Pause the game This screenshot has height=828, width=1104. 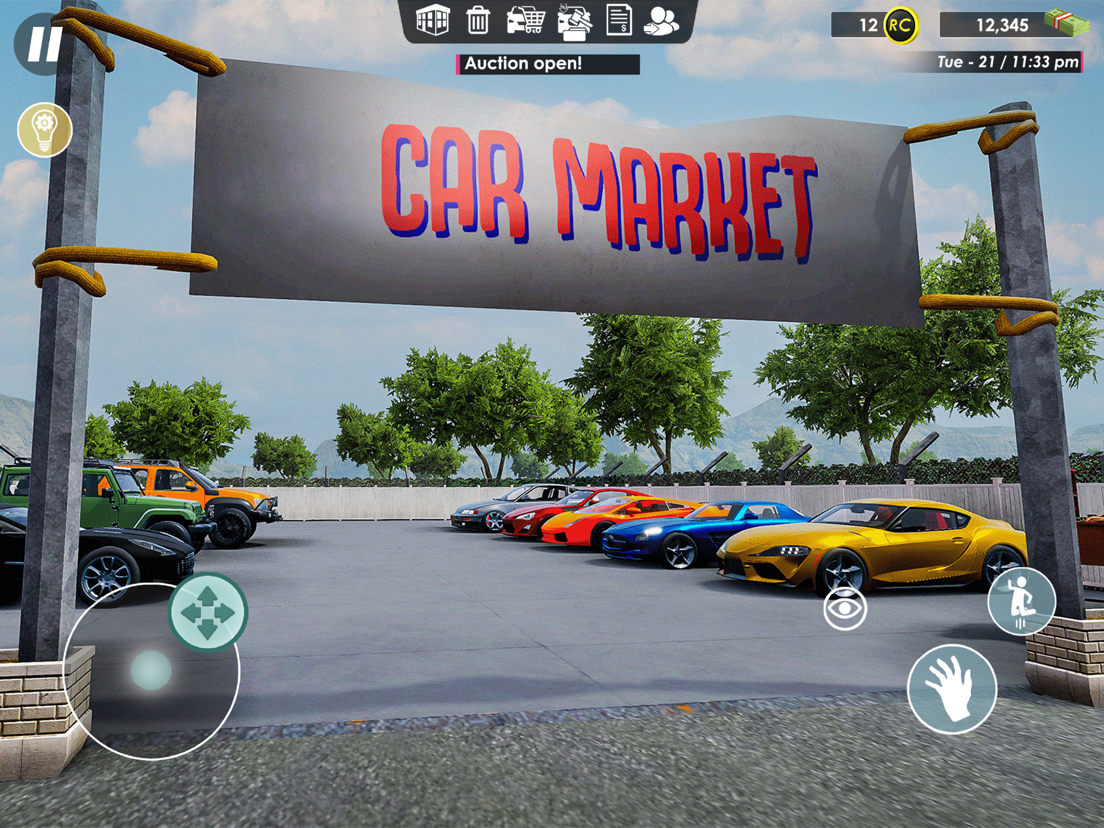(x=42, y=43)
